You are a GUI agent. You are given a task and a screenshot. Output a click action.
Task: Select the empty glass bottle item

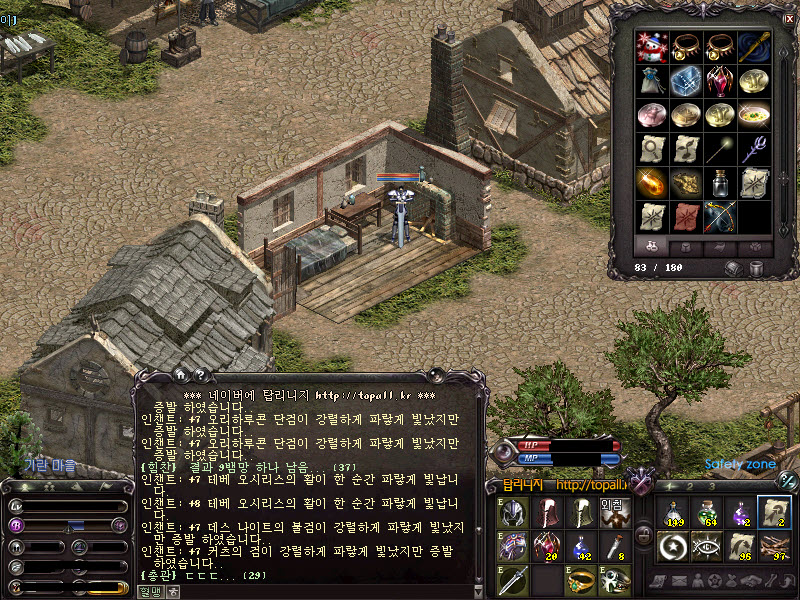(x=720, y=183)
